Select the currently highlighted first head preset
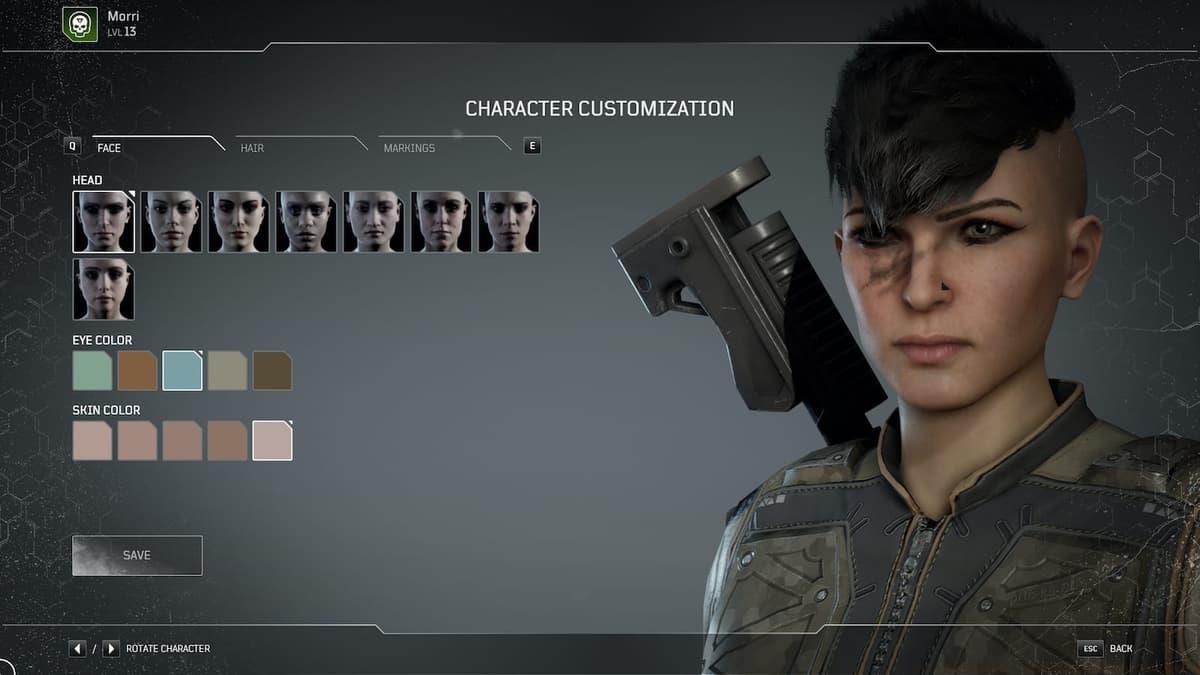 point(104,222)
